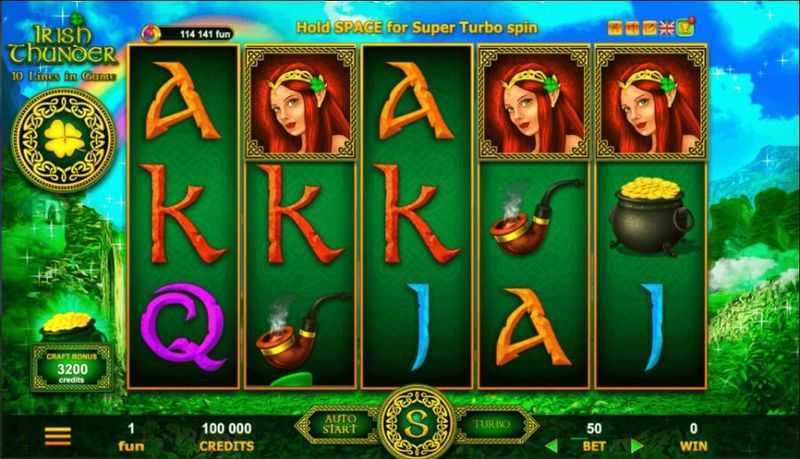
Task: Open the green trophy icon with notification
Action: coord(686,25)
